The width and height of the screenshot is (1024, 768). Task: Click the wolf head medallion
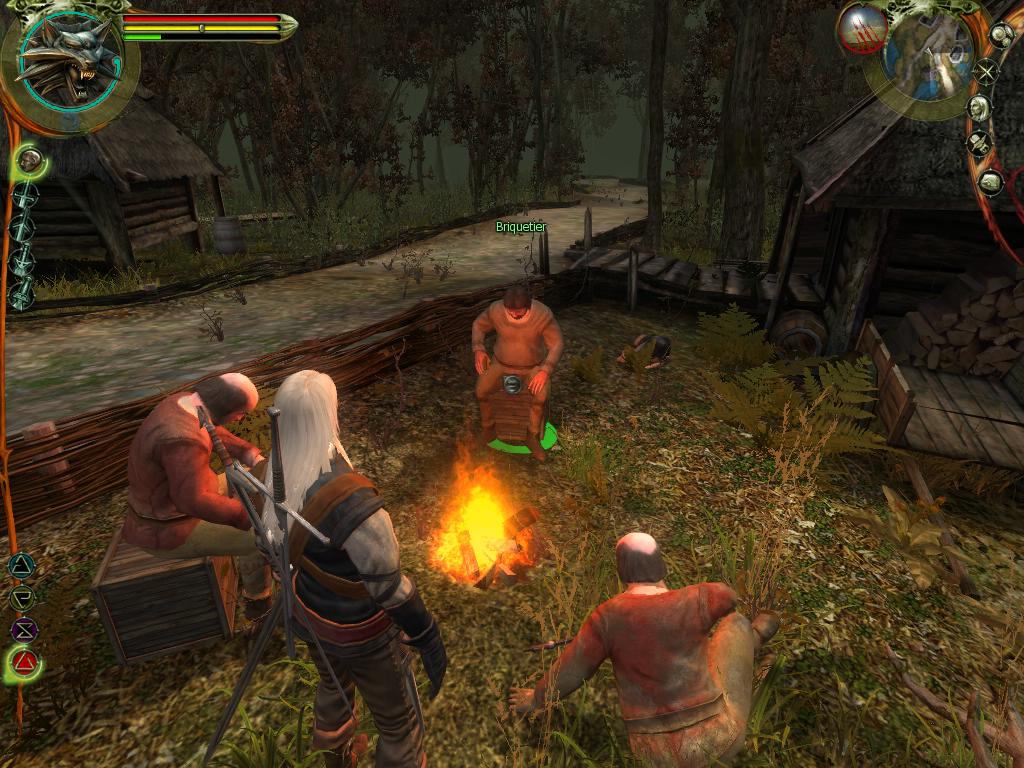click(x=67, y=60)
